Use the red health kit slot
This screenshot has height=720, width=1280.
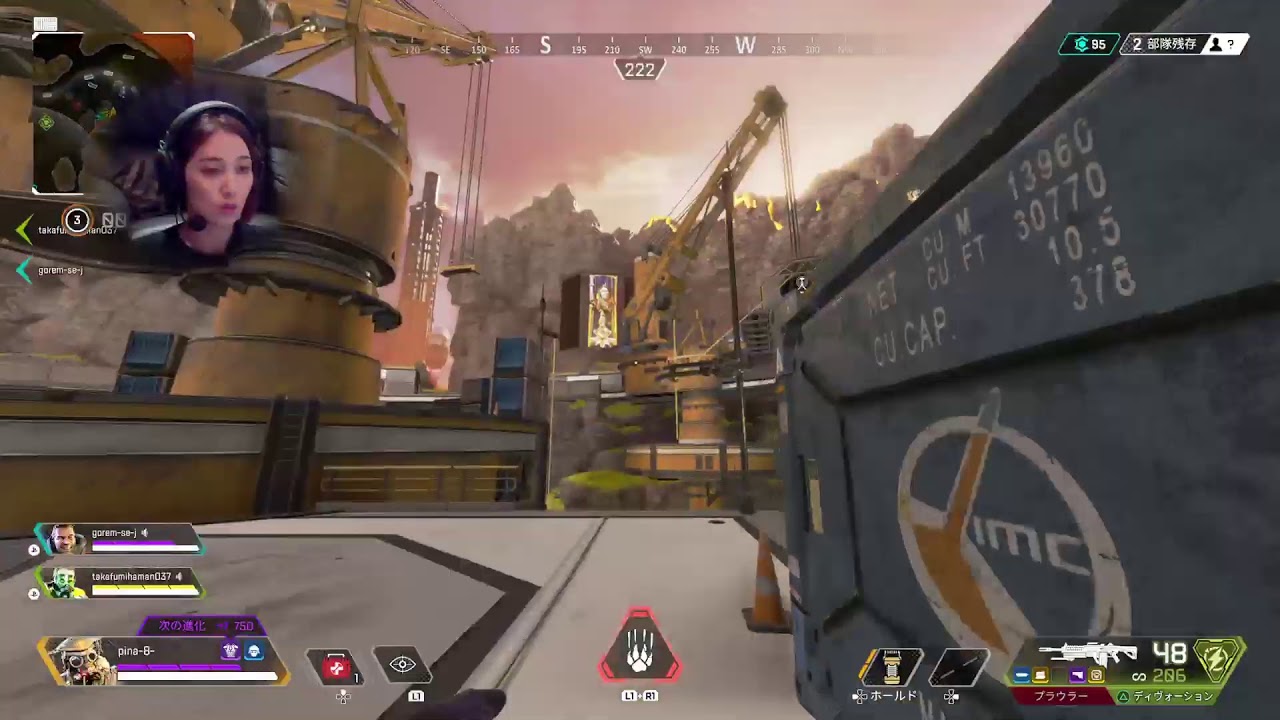[335, 666]
